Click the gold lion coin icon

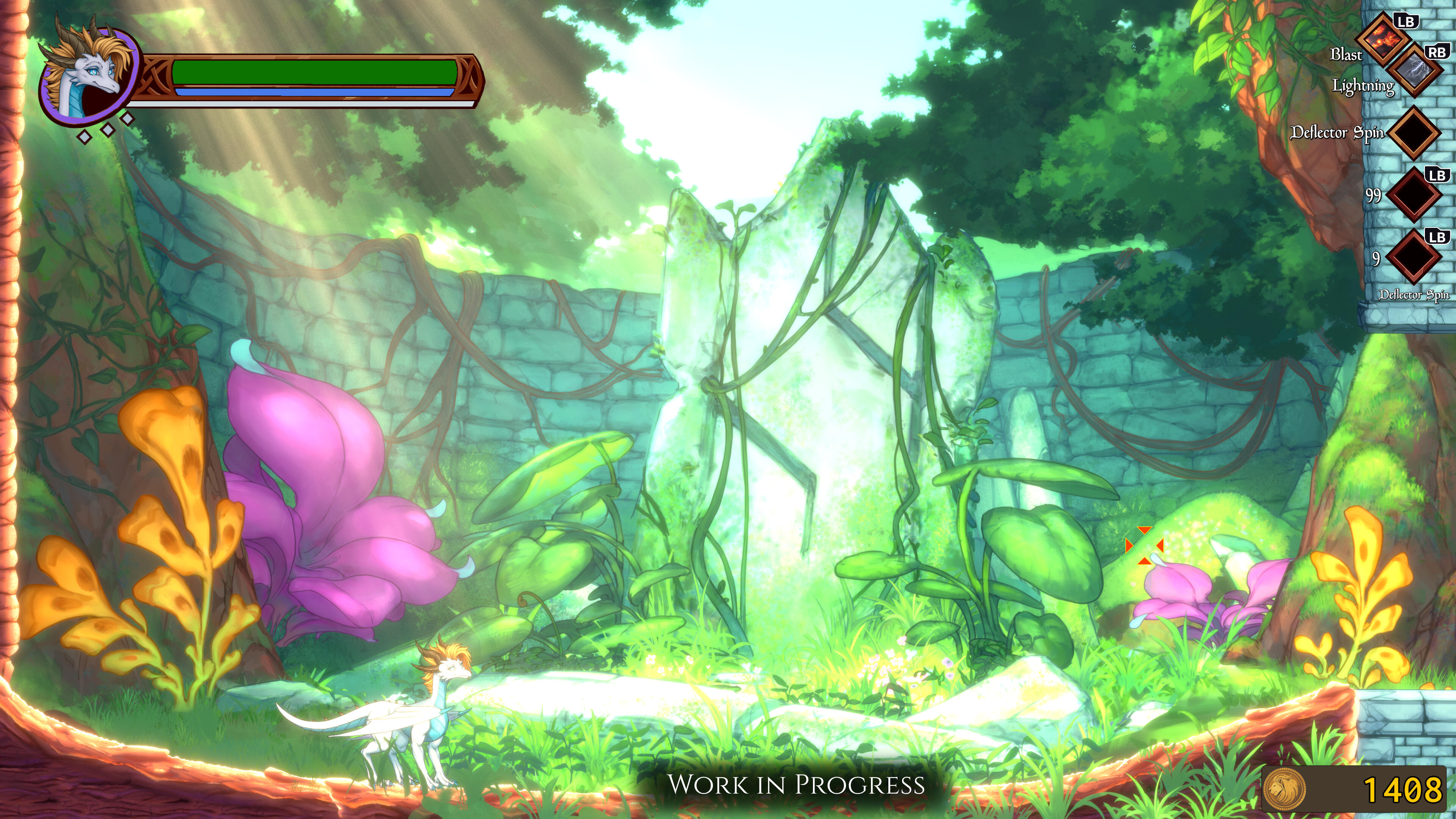click(1285, 789)
